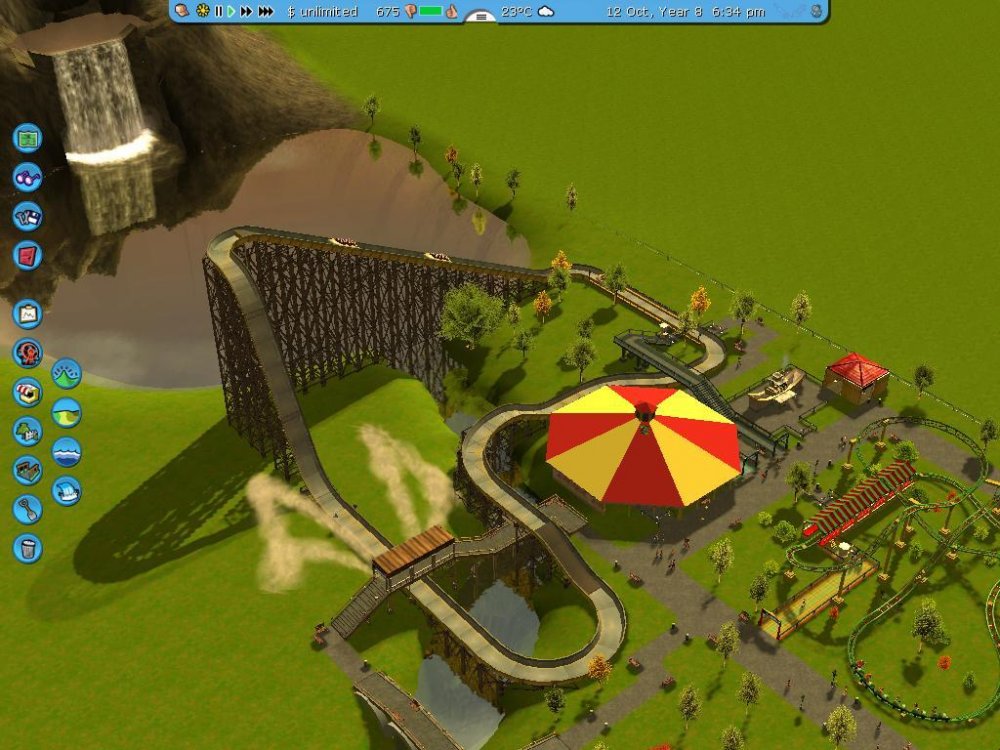The height and width of the screenshot is (750, 1000).
Task: Pause the game from the top bar
Action: [x=218, y=11]
